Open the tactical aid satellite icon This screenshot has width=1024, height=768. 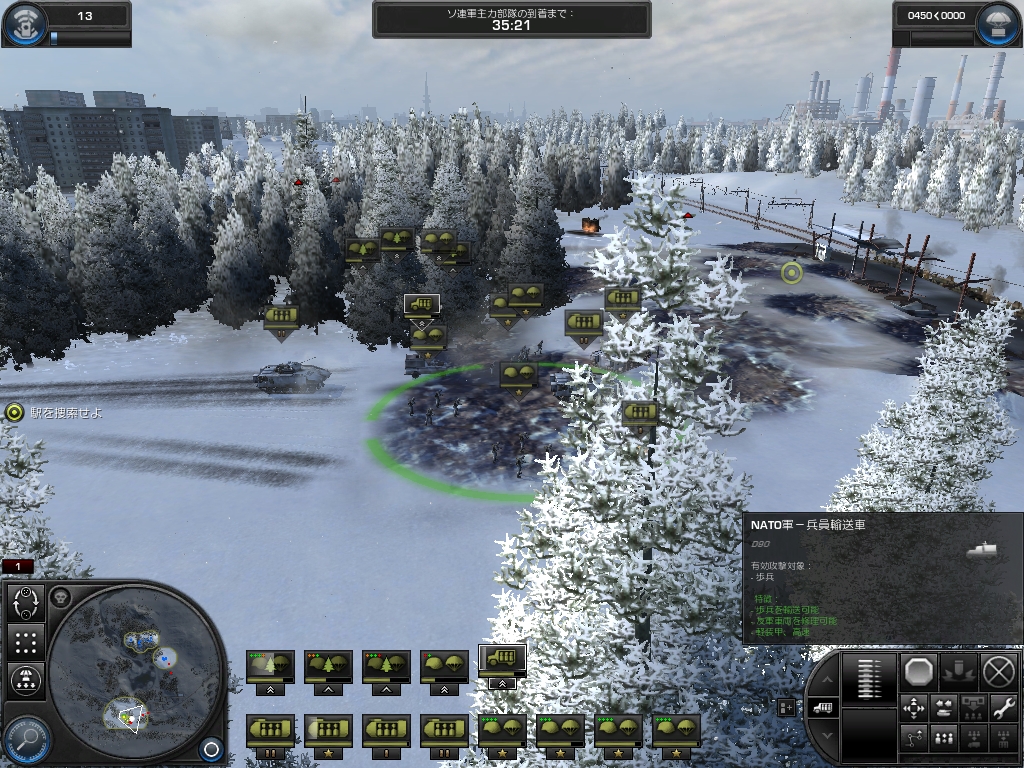(24, 26)
